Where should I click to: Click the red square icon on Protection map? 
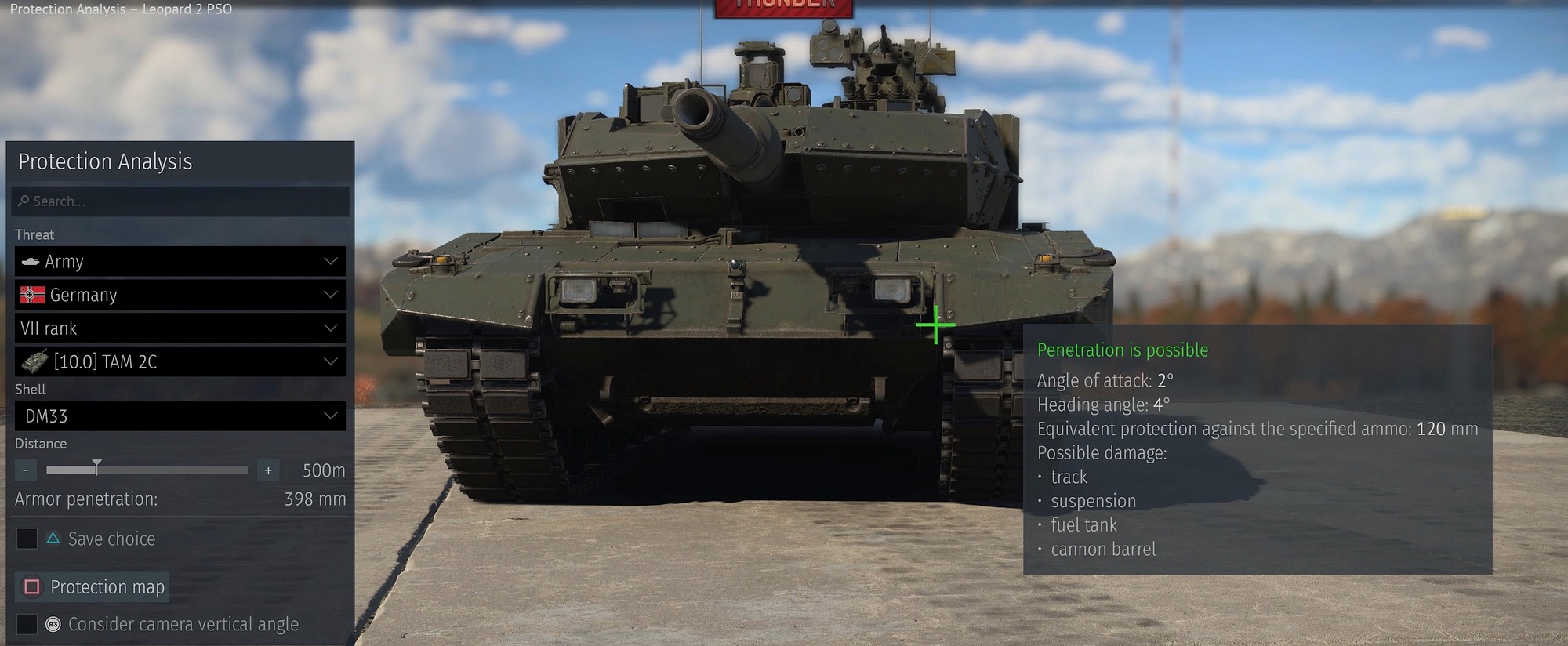point(31,586)
